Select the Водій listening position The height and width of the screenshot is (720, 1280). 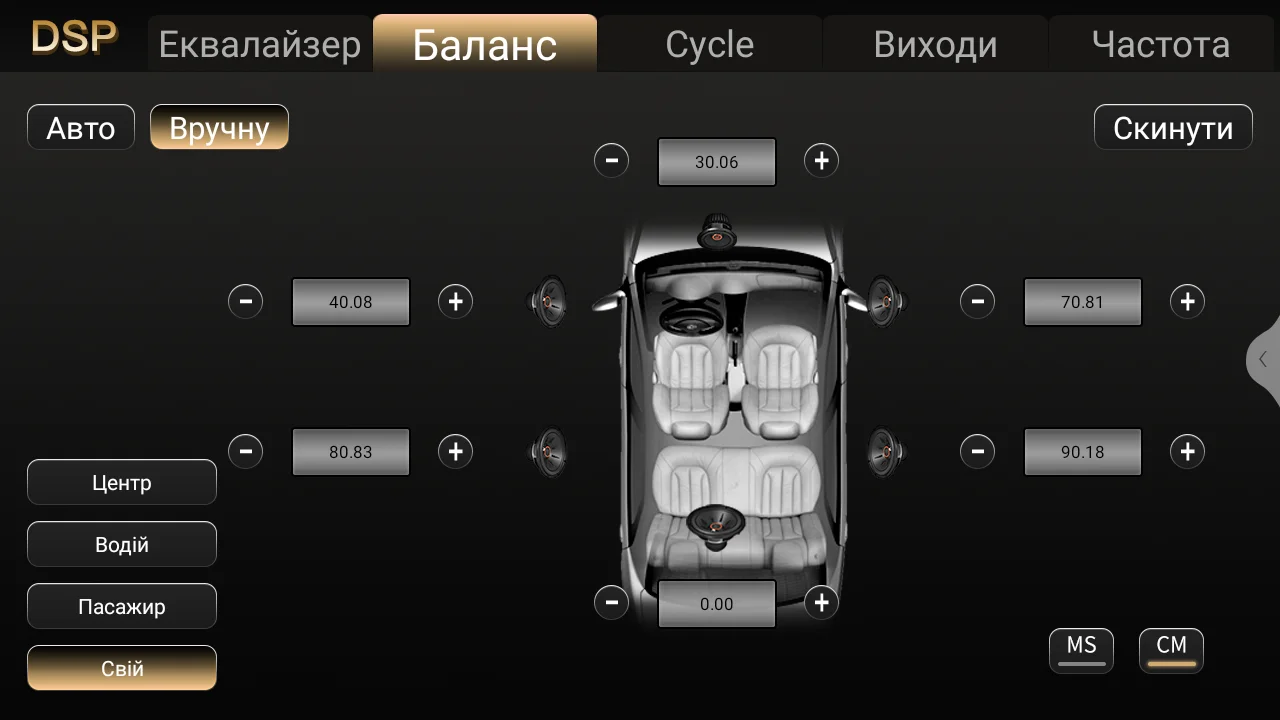click(x=122, y=544)
